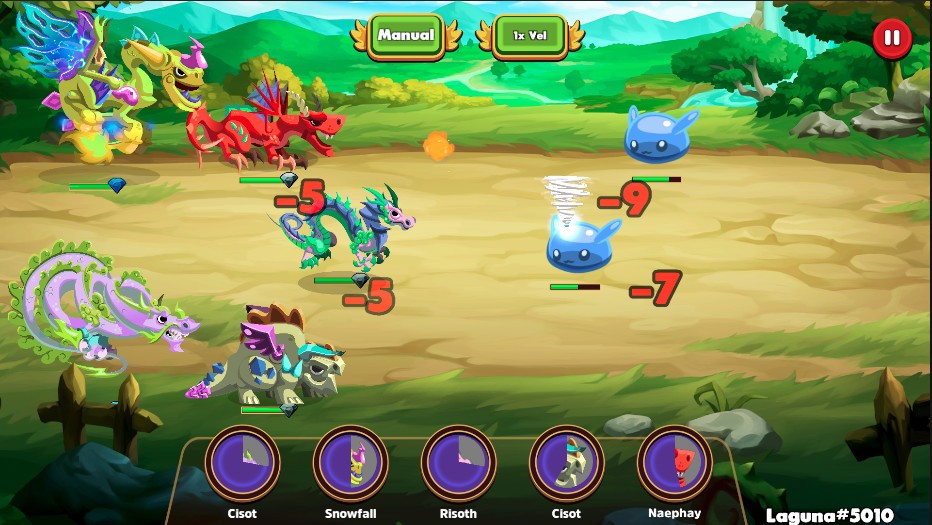Select the Risoth skill portrait

(x=458, y=463)
